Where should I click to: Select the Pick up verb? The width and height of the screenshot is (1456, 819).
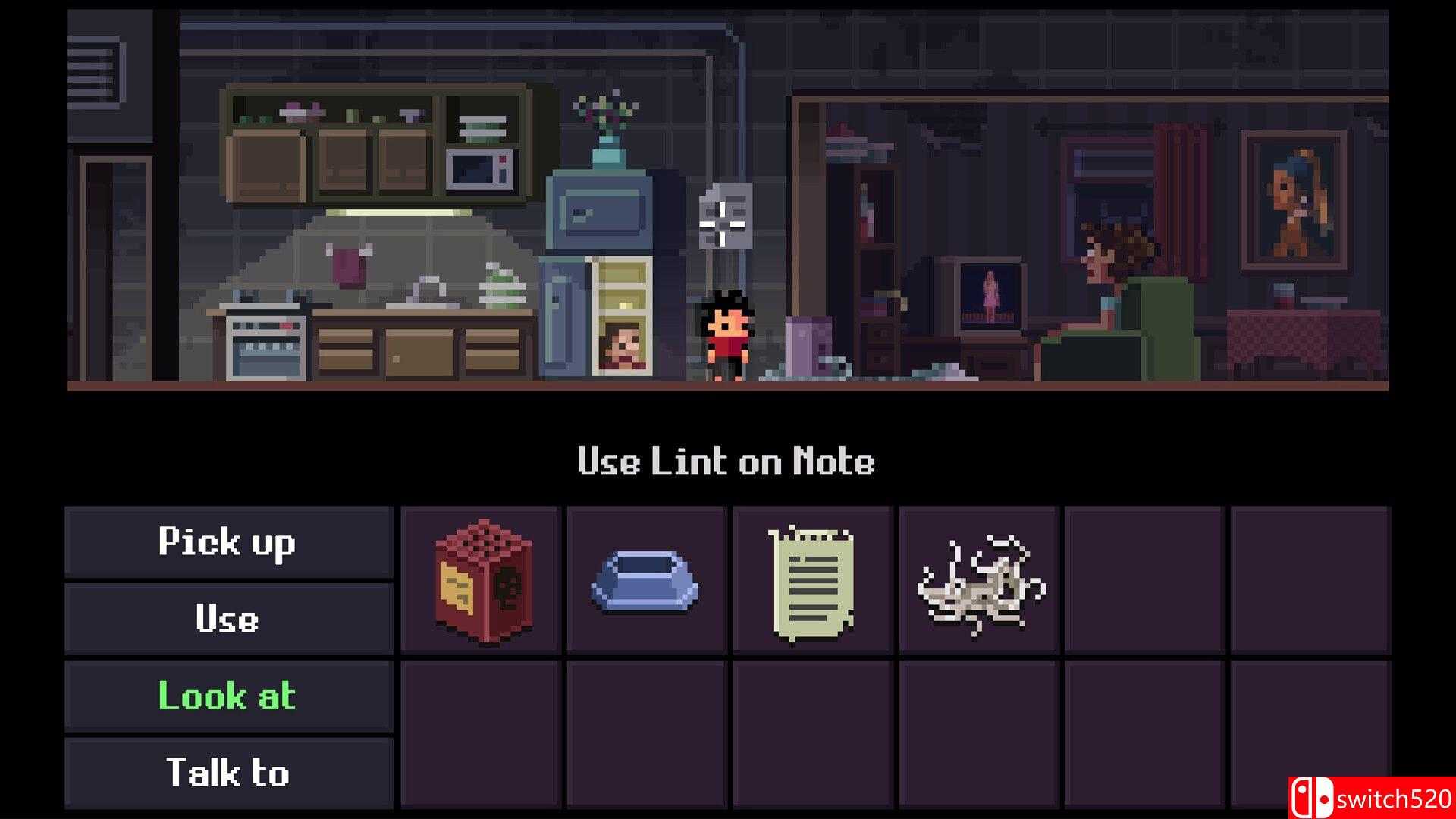[x=227, y=542]
